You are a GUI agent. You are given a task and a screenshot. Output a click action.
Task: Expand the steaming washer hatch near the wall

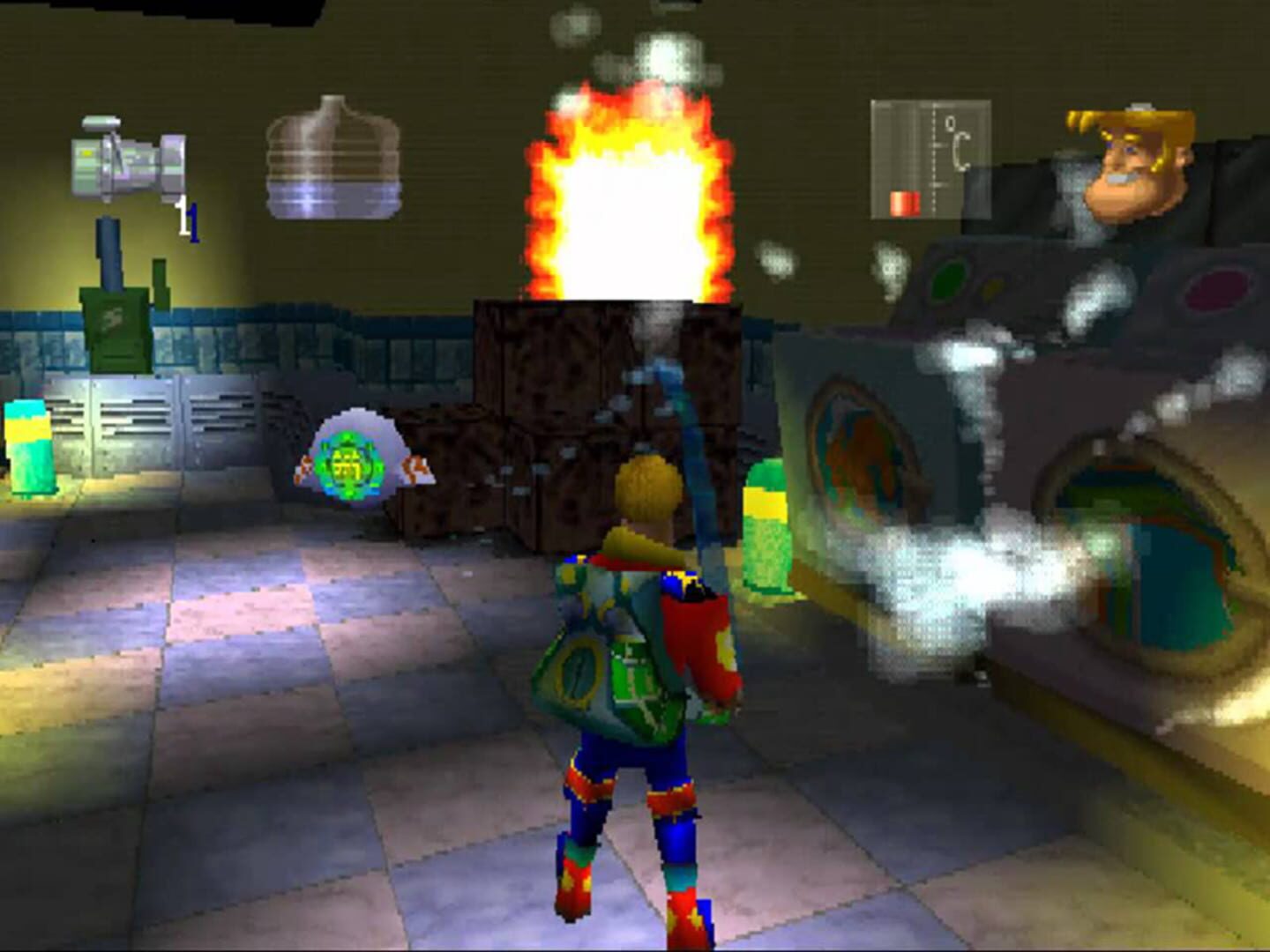point(860,458)
